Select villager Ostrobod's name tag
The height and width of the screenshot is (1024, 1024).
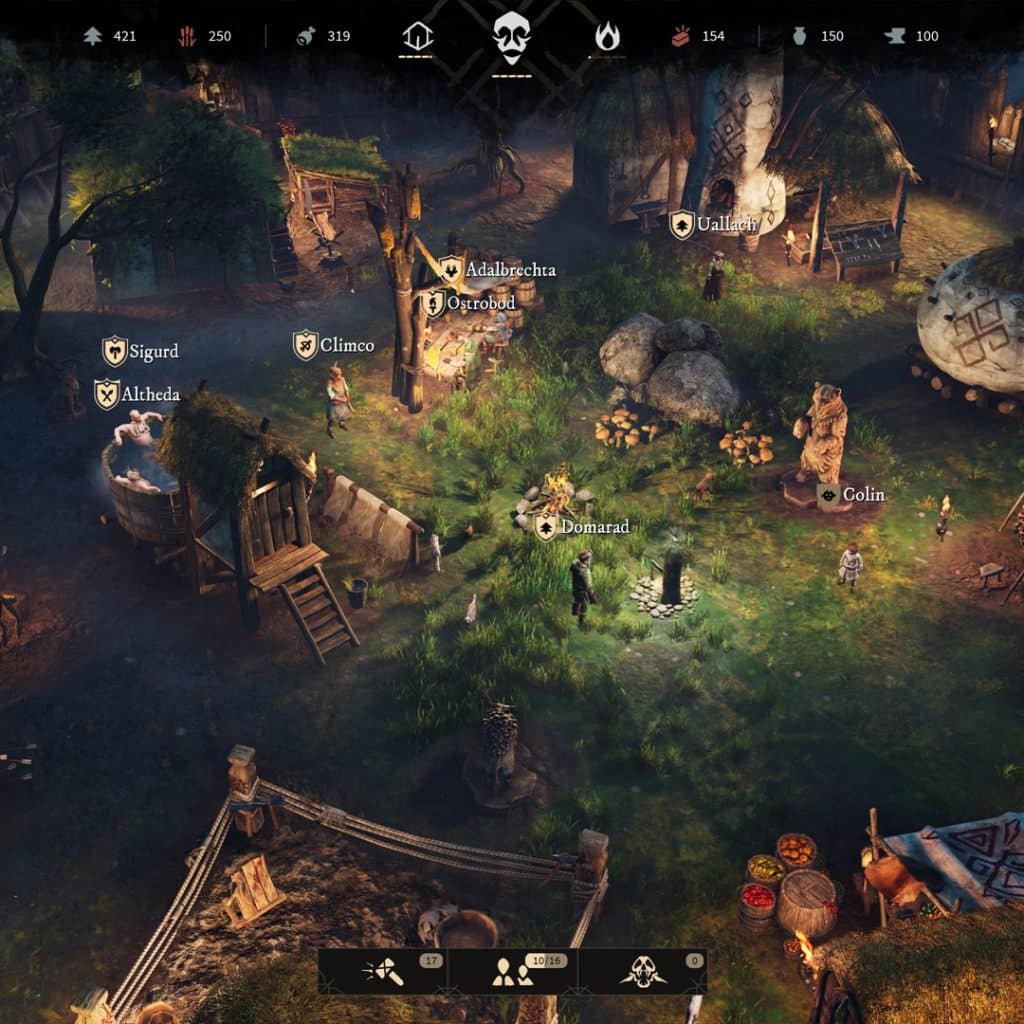[468, 303]
